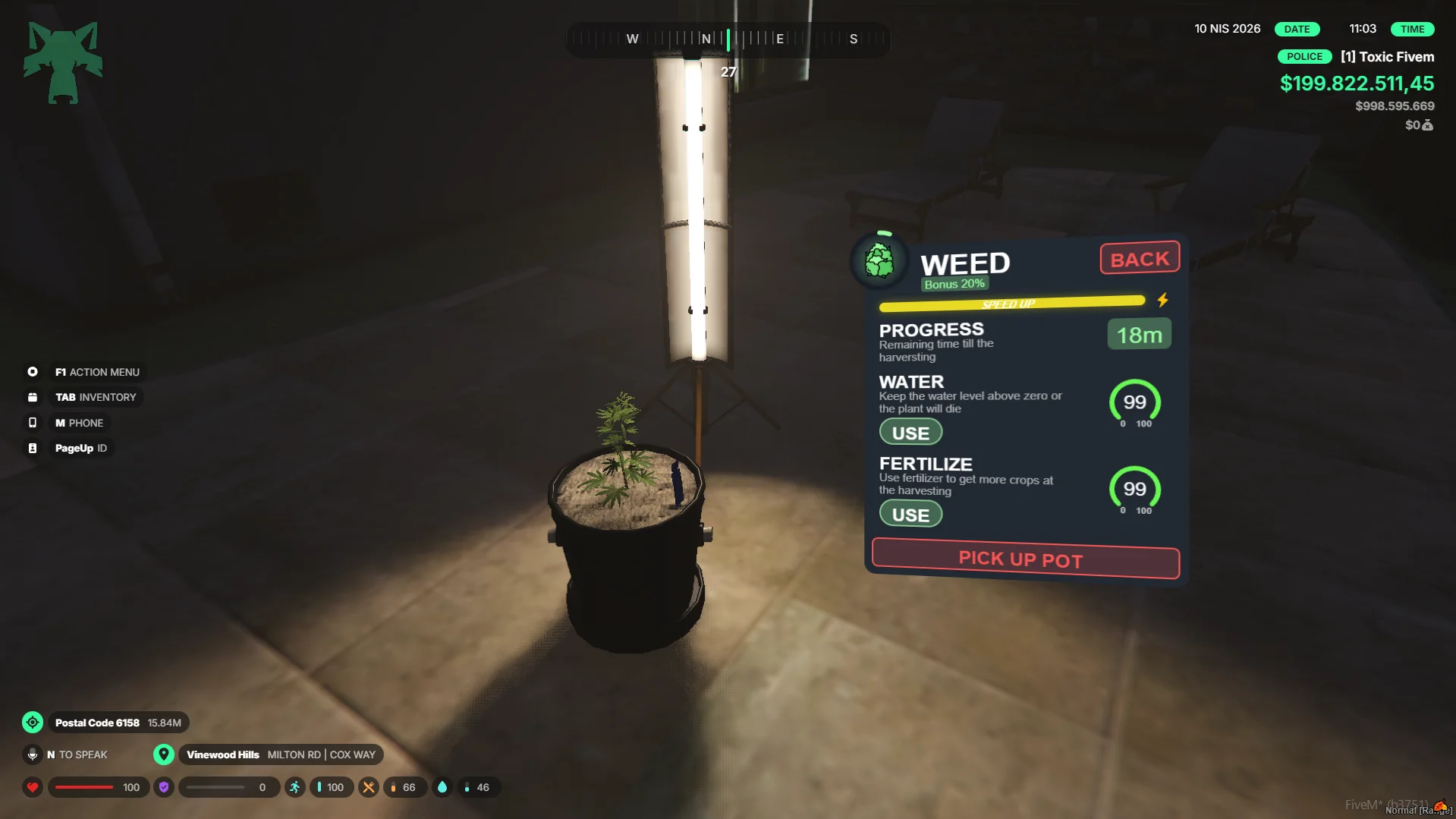This screenshot has height=819, width=1456.
Task: Activate the Speed Up lightning bolt
Action: [1162, 301]
